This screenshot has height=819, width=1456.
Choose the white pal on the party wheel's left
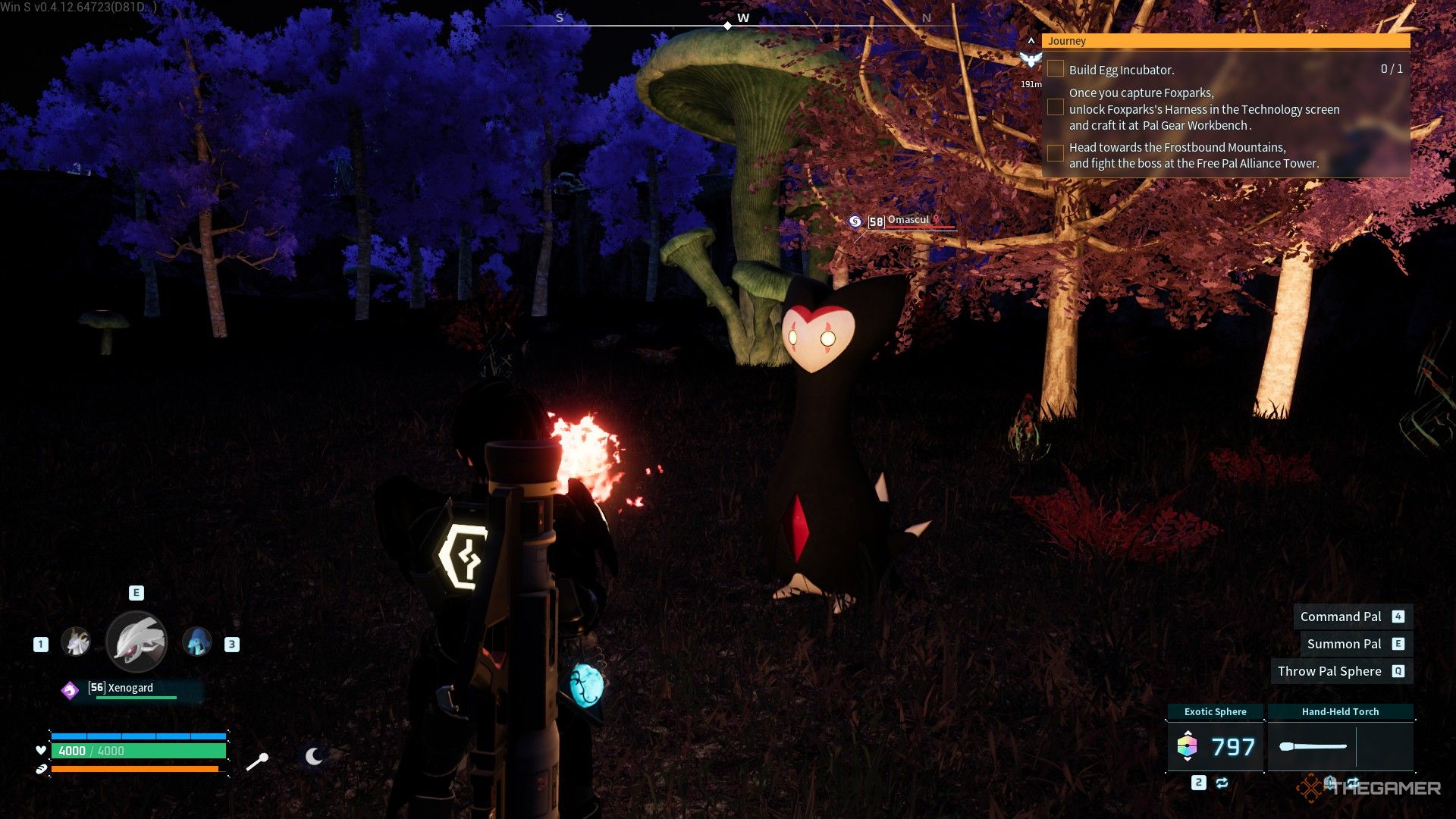75,643
